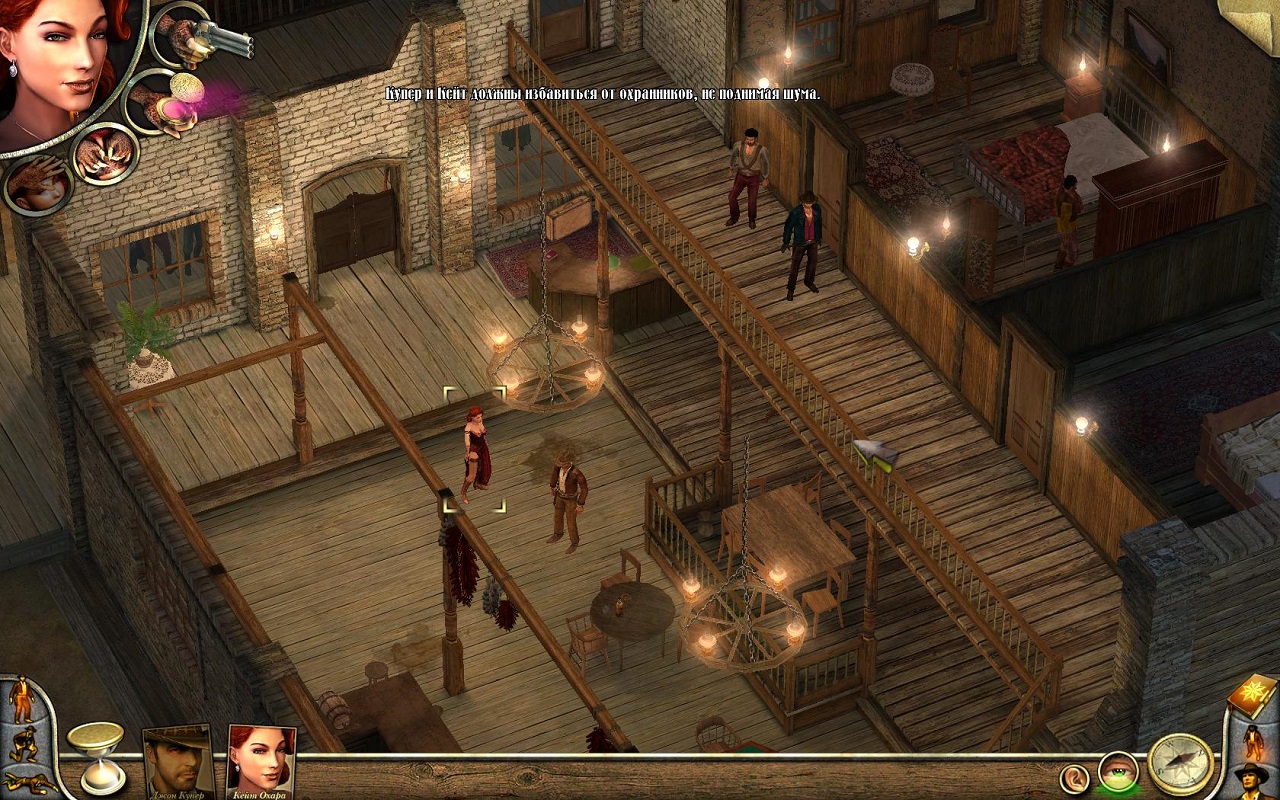Click the cowboy hat man icon
The width and height of the screenshot is (1280, 800).
[x=1251, y=780]
